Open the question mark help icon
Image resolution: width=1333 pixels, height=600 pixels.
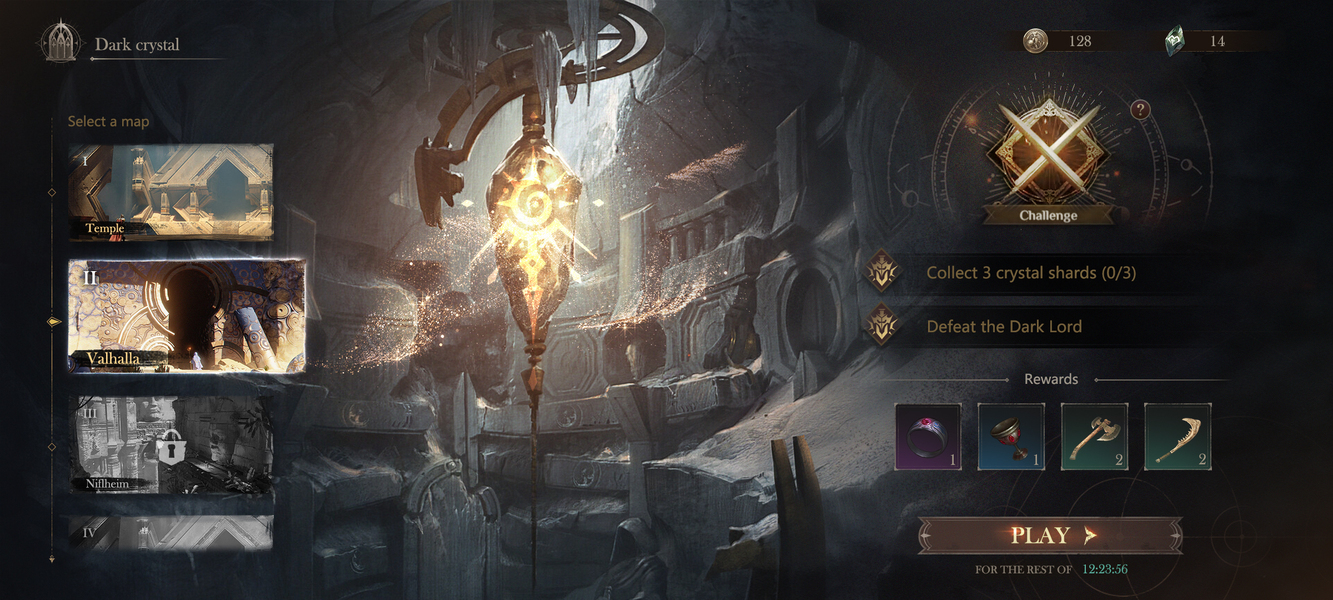pyautogui.click(x=1140, y=110)
